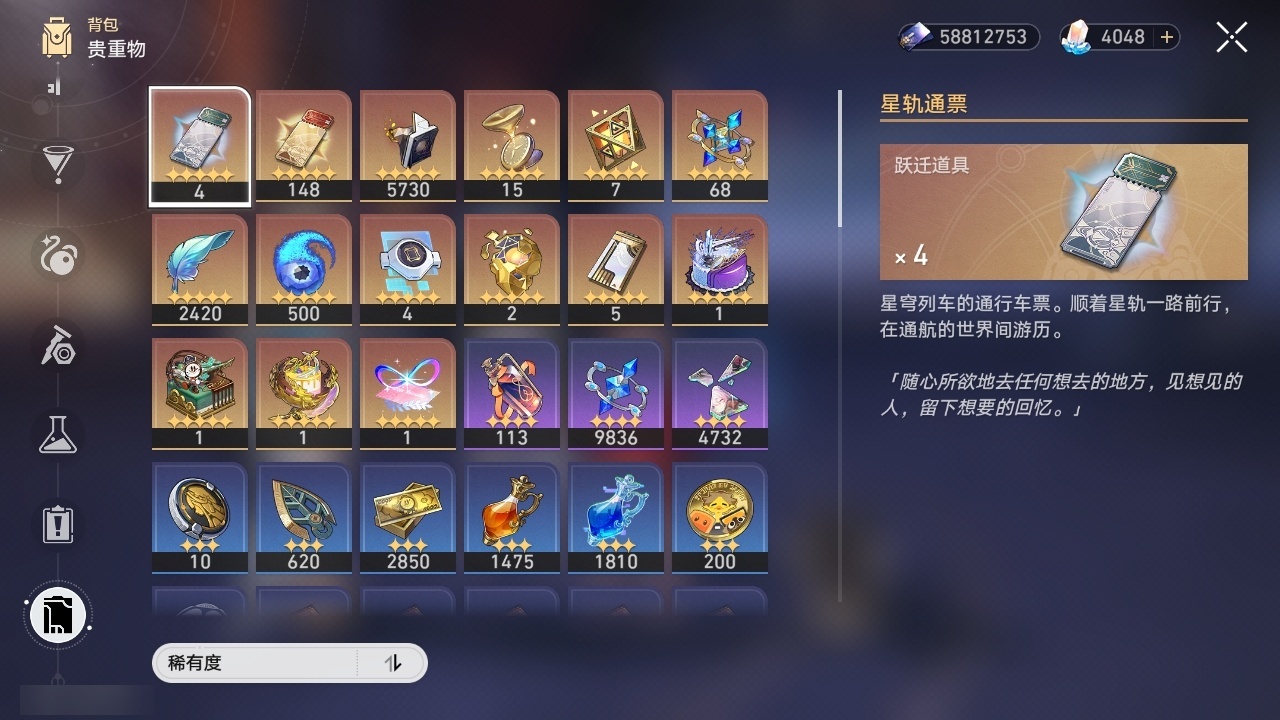The height and width of the screenshot is (720, 1280).
Task: Open the 背包 valuables category icon
Action: click(x=57, y=40)
